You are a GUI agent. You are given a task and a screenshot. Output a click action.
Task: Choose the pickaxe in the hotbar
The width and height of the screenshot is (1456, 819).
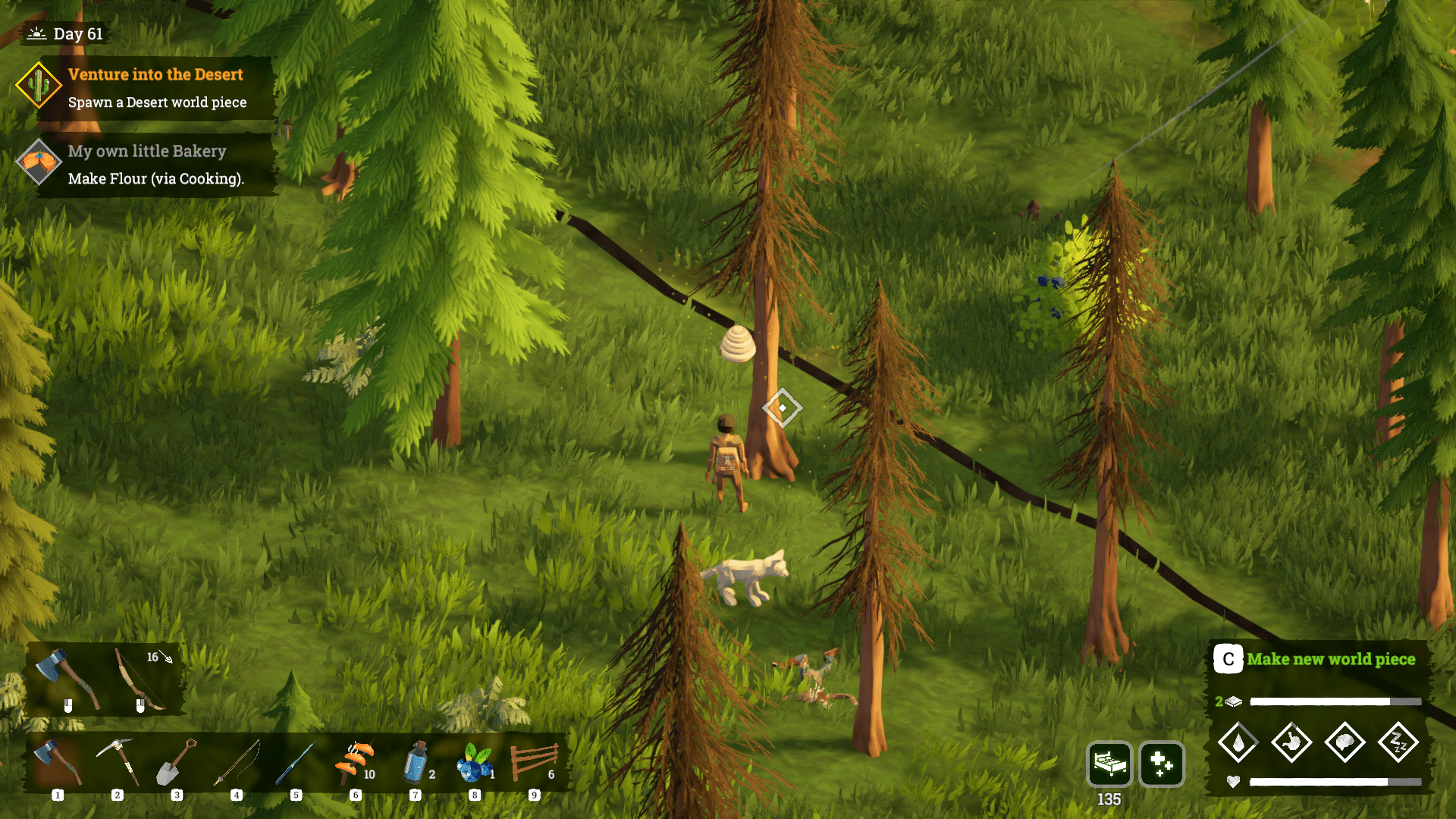[118, 762]
